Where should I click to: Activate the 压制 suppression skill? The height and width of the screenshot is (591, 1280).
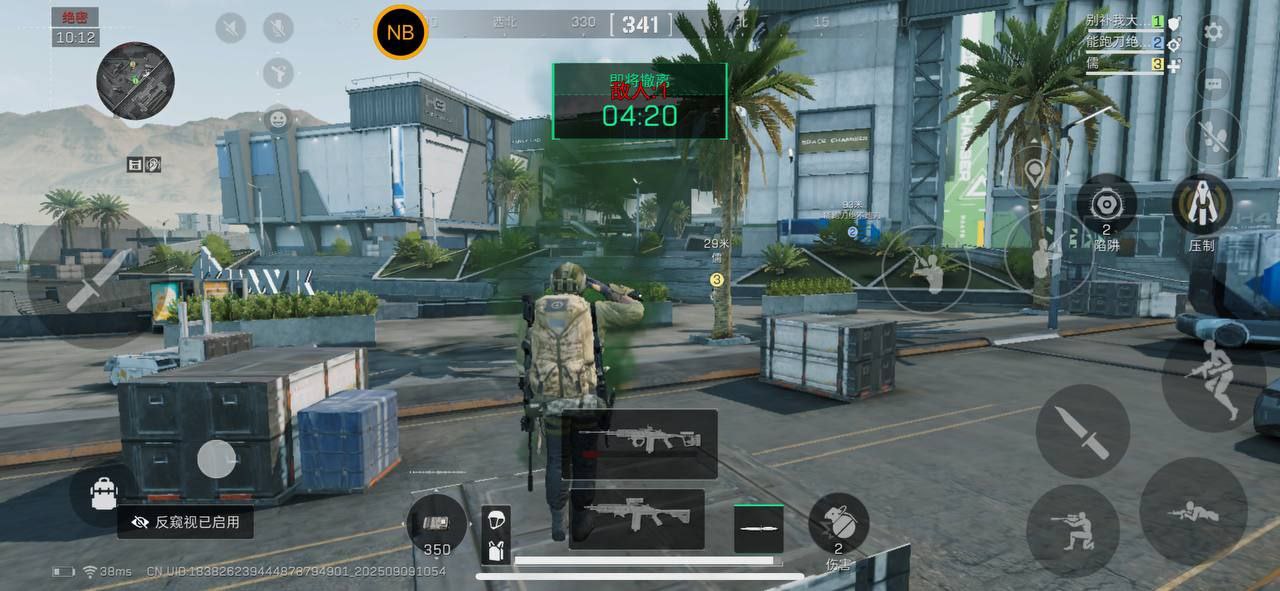click(x=1201, y=204)
